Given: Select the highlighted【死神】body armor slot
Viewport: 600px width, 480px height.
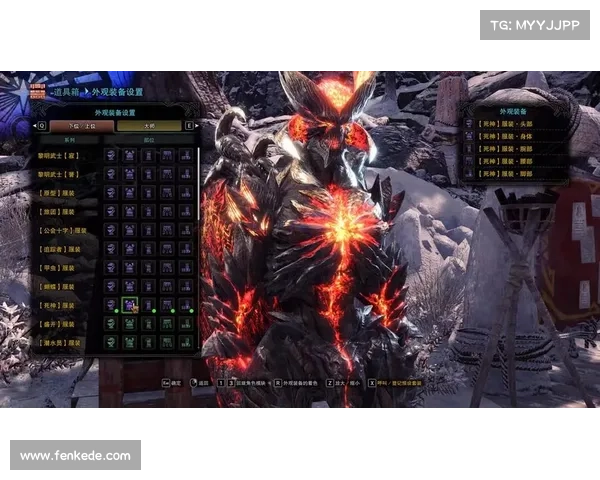Looking at the screenshot, I should point(129,305).
